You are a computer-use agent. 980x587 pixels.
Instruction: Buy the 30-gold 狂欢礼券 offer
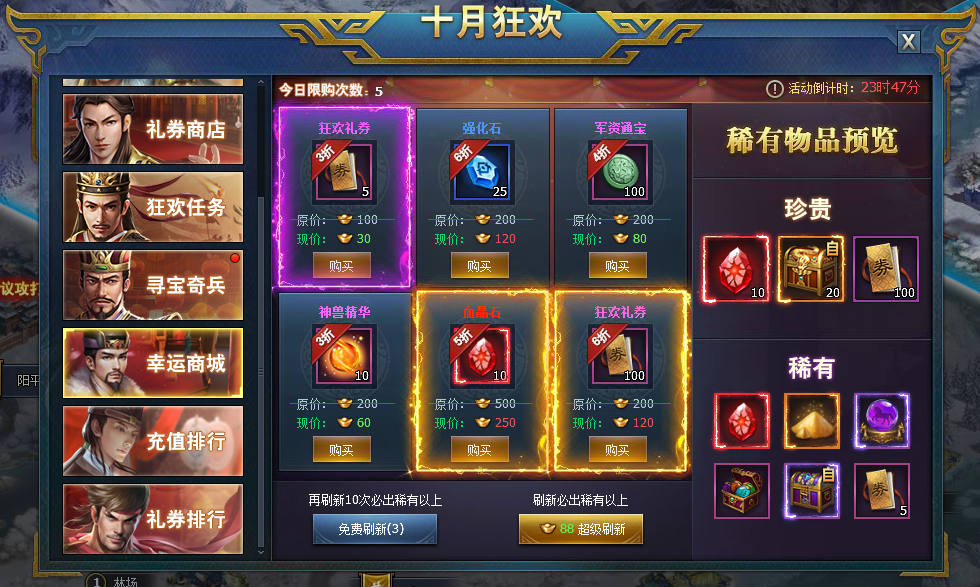[x=342, y=266]
